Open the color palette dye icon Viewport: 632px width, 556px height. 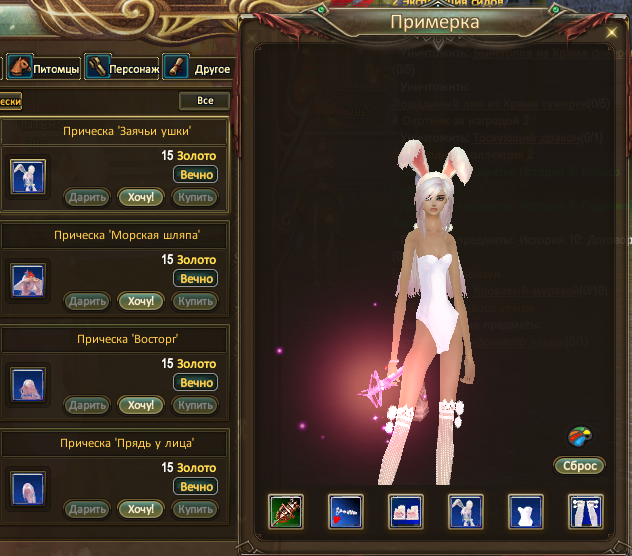578,437
